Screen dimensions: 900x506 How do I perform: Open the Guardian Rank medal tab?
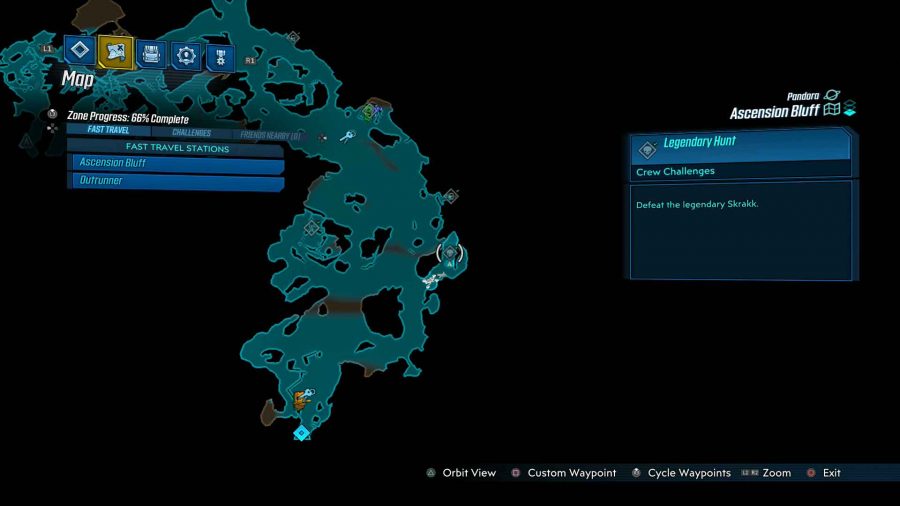click(x=221, y=57)
